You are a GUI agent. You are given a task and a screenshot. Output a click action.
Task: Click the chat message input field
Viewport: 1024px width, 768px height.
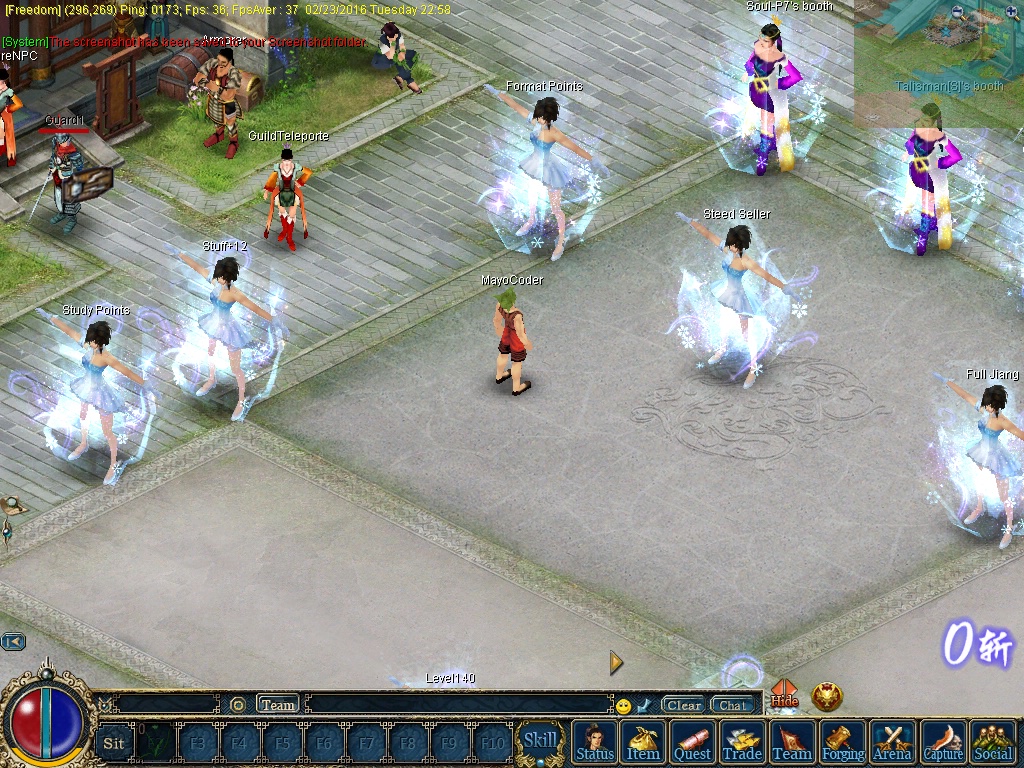[457, 705]
